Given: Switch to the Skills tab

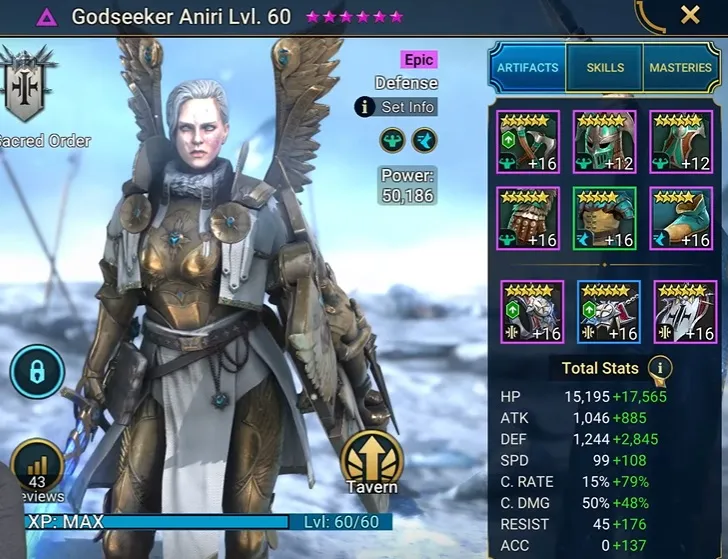Looking at the screenshot, I should coord(604,68).
